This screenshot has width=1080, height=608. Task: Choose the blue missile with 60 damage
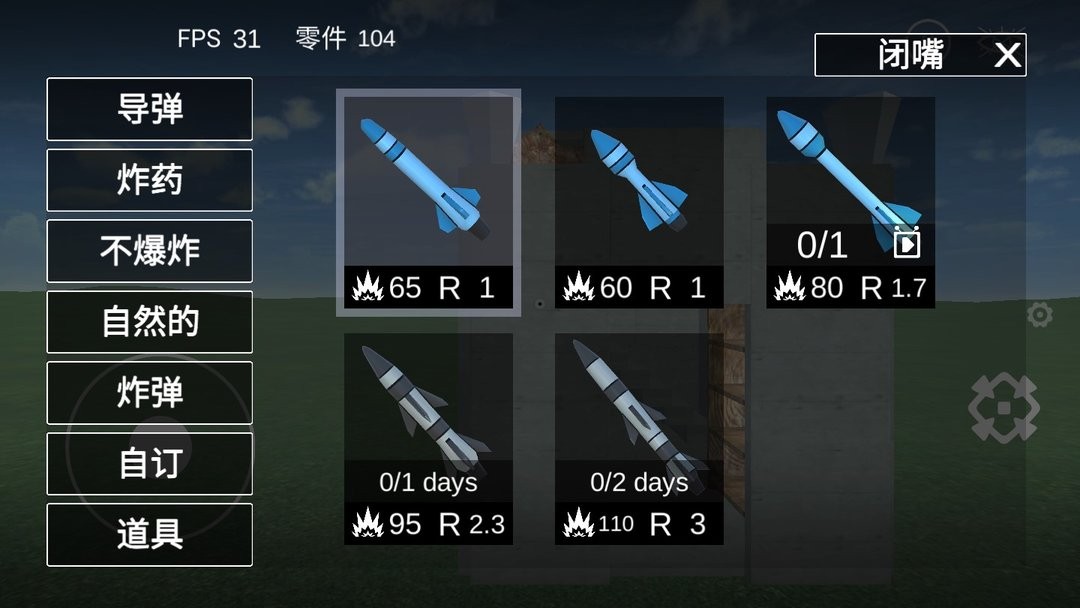639,202
